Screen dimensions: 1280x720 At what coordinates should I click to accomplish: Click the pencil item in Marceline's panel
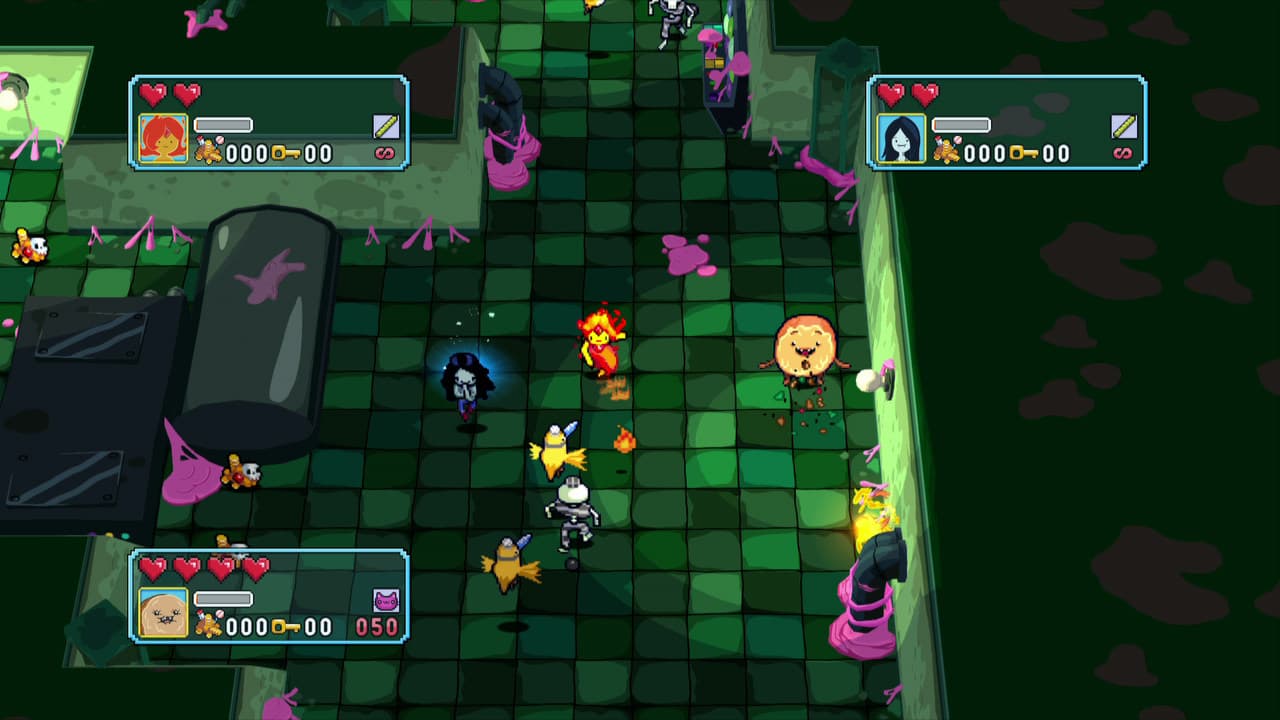point(1124,126)
